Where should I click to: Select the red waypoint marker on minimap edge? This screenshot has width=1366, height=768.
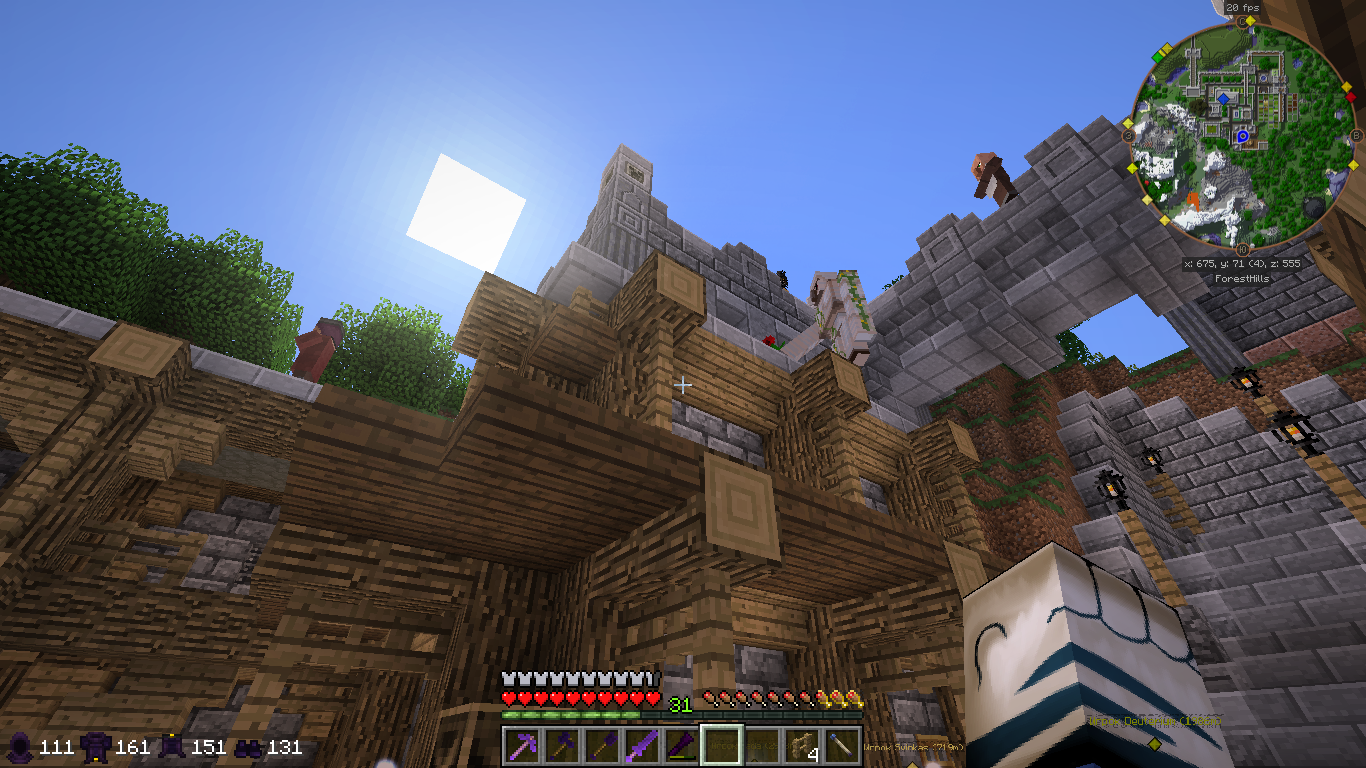coord(1350,97)
